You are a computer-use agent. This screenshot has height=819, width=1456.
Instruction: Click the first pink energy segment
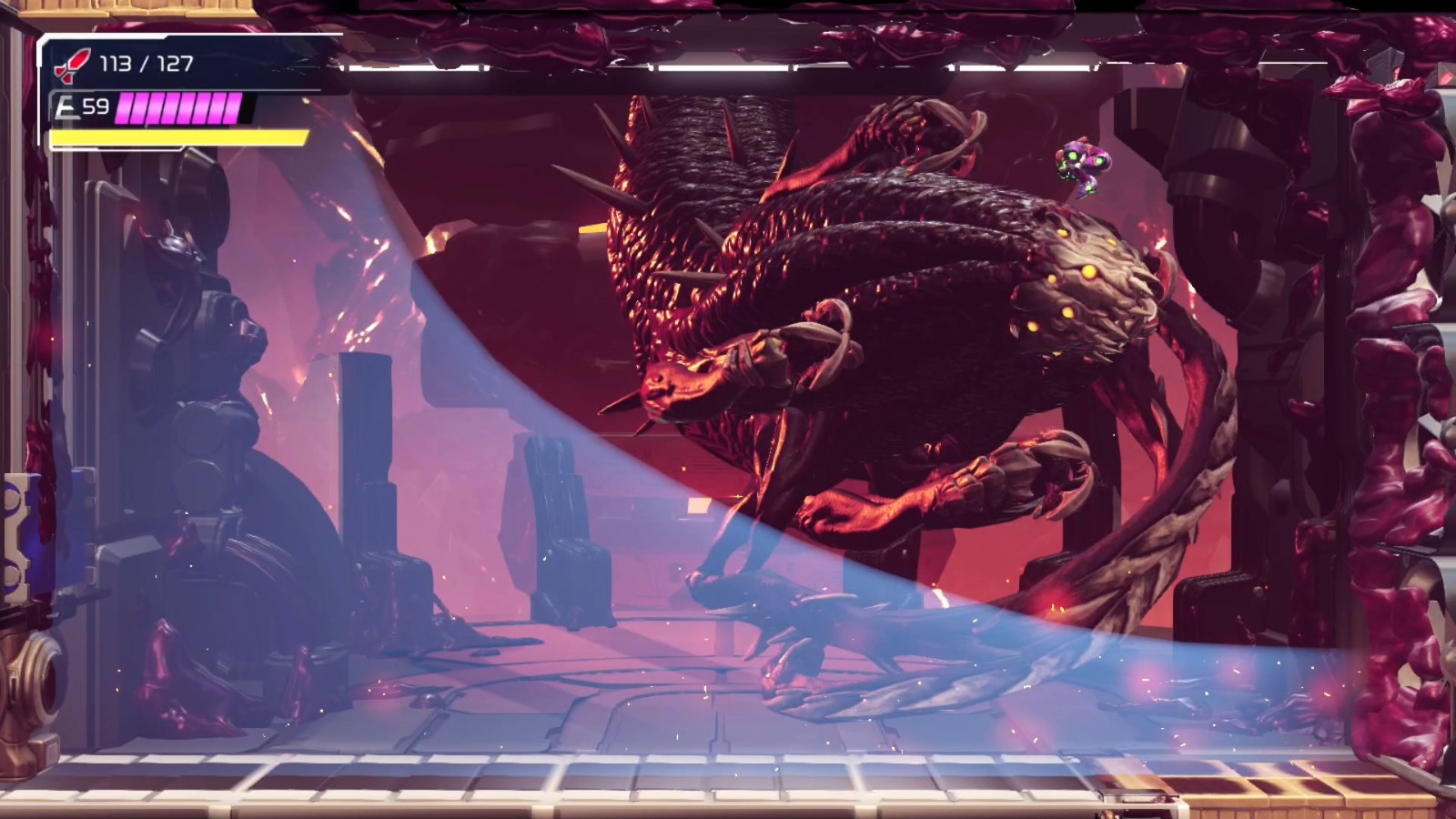click(x=126, y=108)
